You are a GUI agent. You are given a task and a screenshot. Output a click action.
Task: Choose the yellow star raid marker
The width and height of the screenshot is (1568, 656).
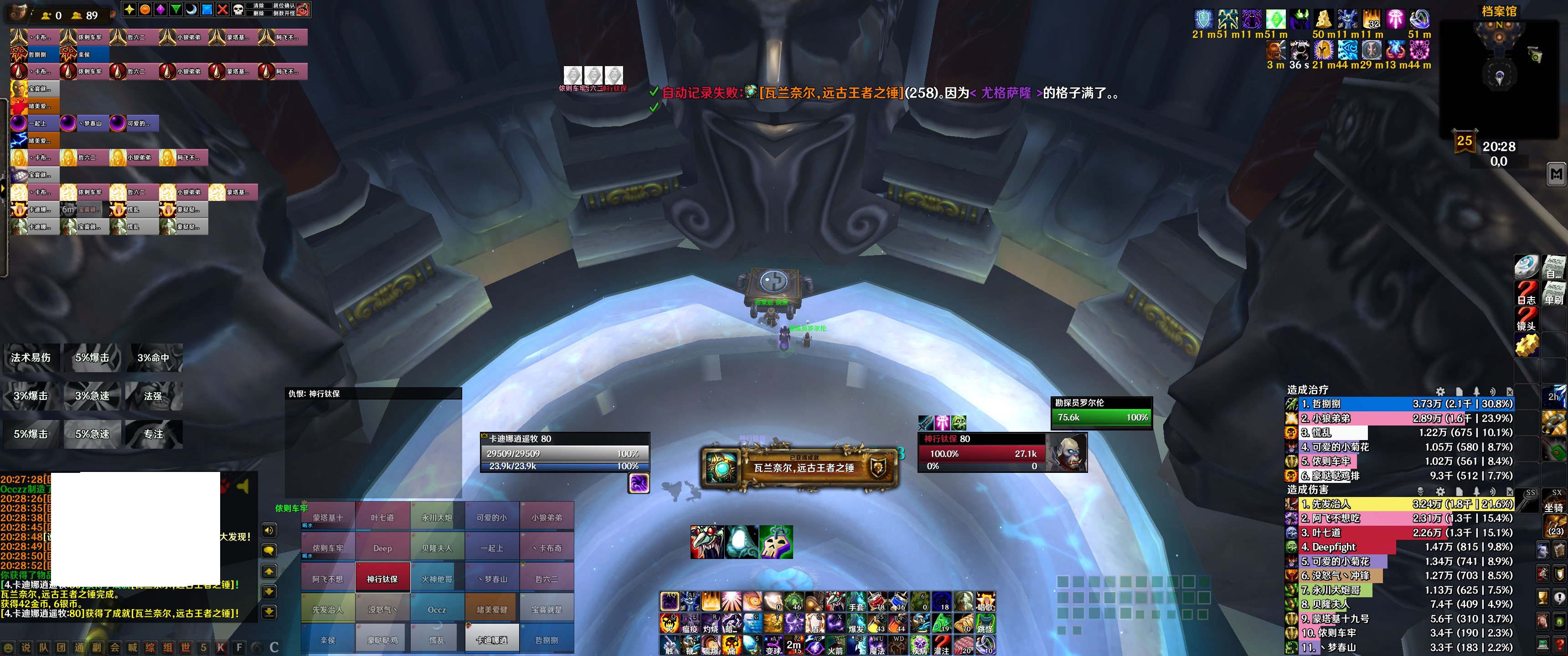coord(129,9)
